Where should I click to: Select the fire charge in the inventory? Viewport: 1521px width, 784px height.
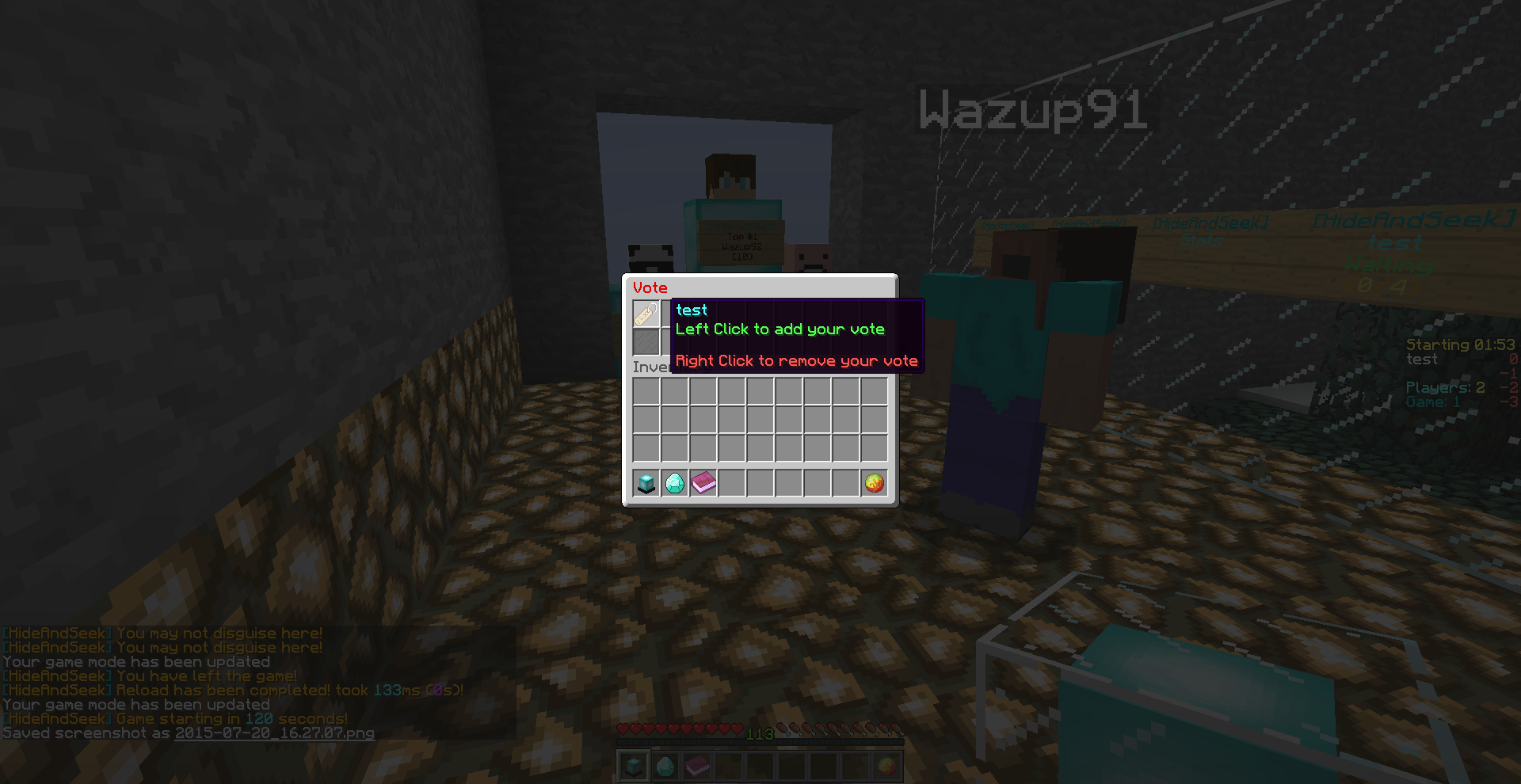point(872,483)
